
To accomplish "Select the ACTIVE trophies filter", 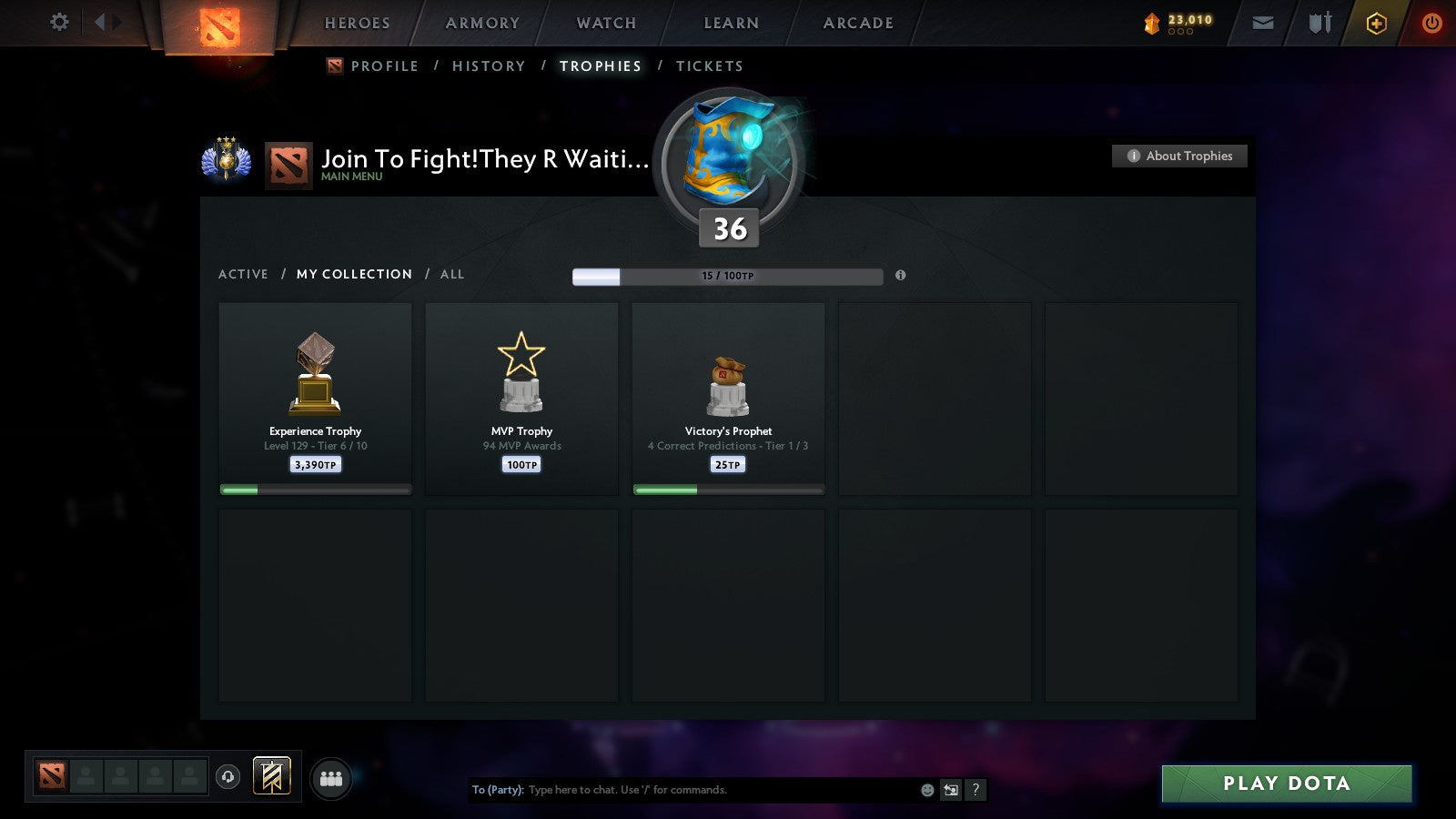I will 244,274.
